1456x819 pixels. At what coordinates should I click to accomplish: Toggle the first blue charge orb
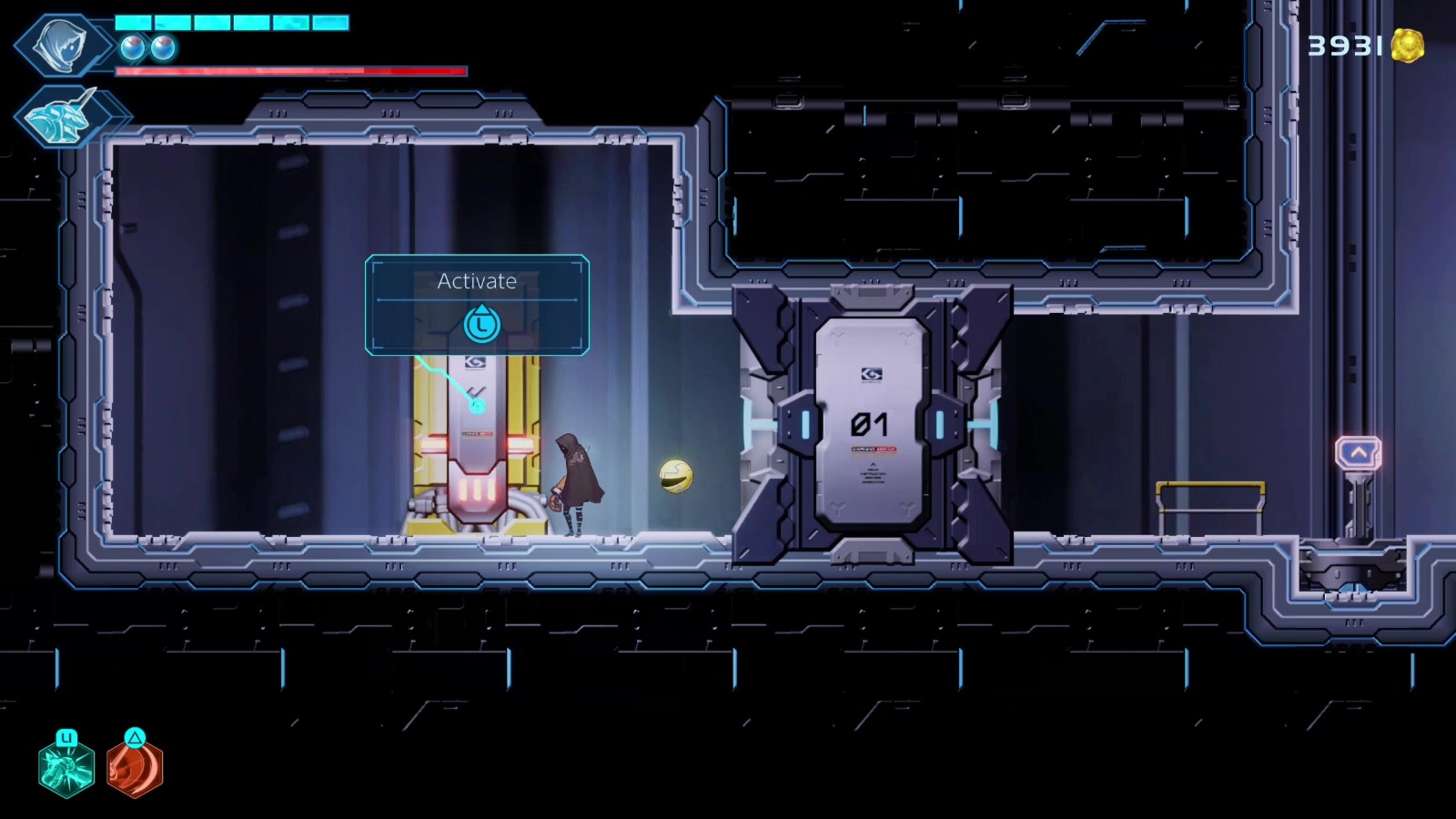tap(130, 50)
